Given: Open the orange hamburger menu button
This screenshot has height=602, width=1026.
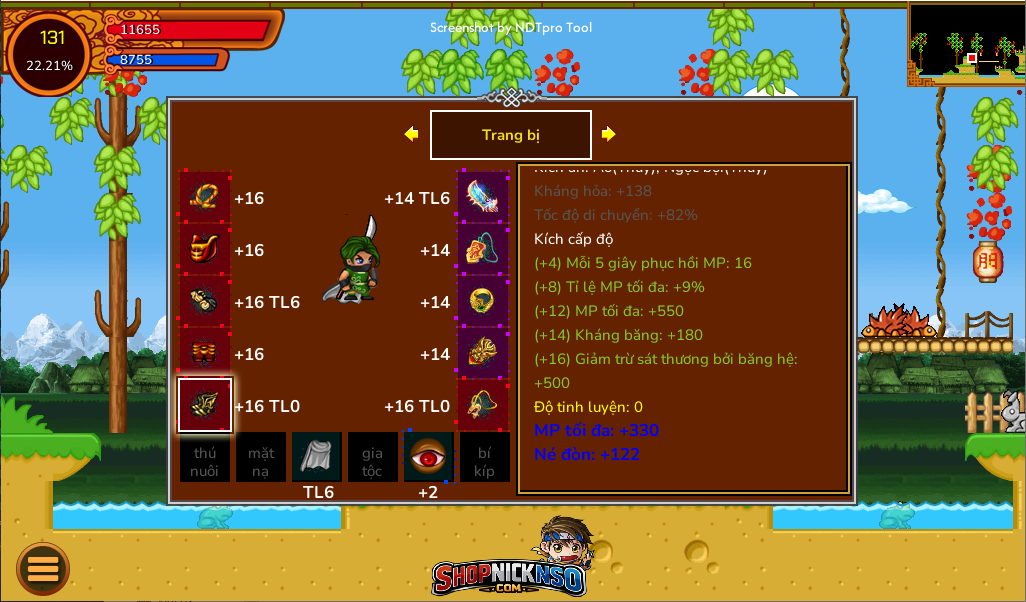Looking at the screenshot, I should (x=43, y=568).
